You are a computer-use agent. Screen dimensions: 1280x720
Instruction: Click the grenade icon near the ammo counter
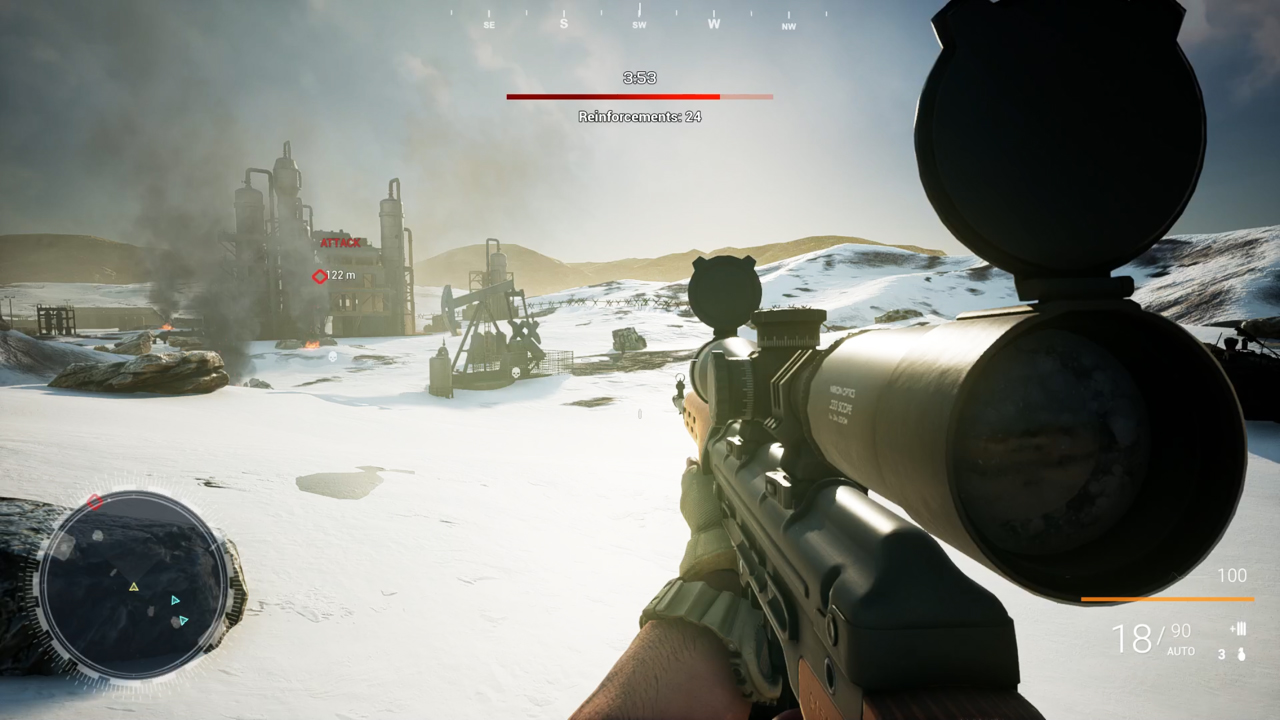pyautogui.click(x=1241, y=654)
